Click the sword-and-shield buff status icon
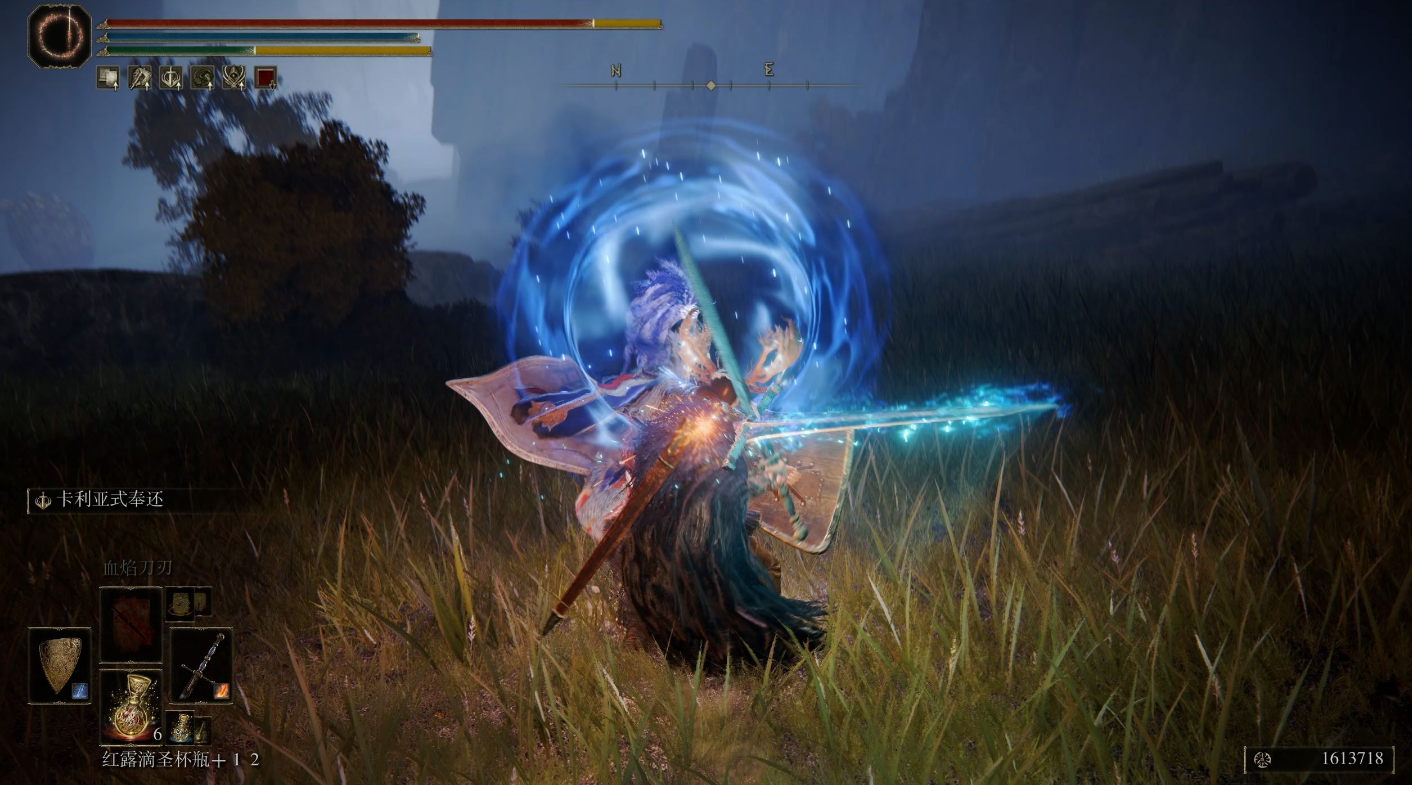 coord(171,78)
